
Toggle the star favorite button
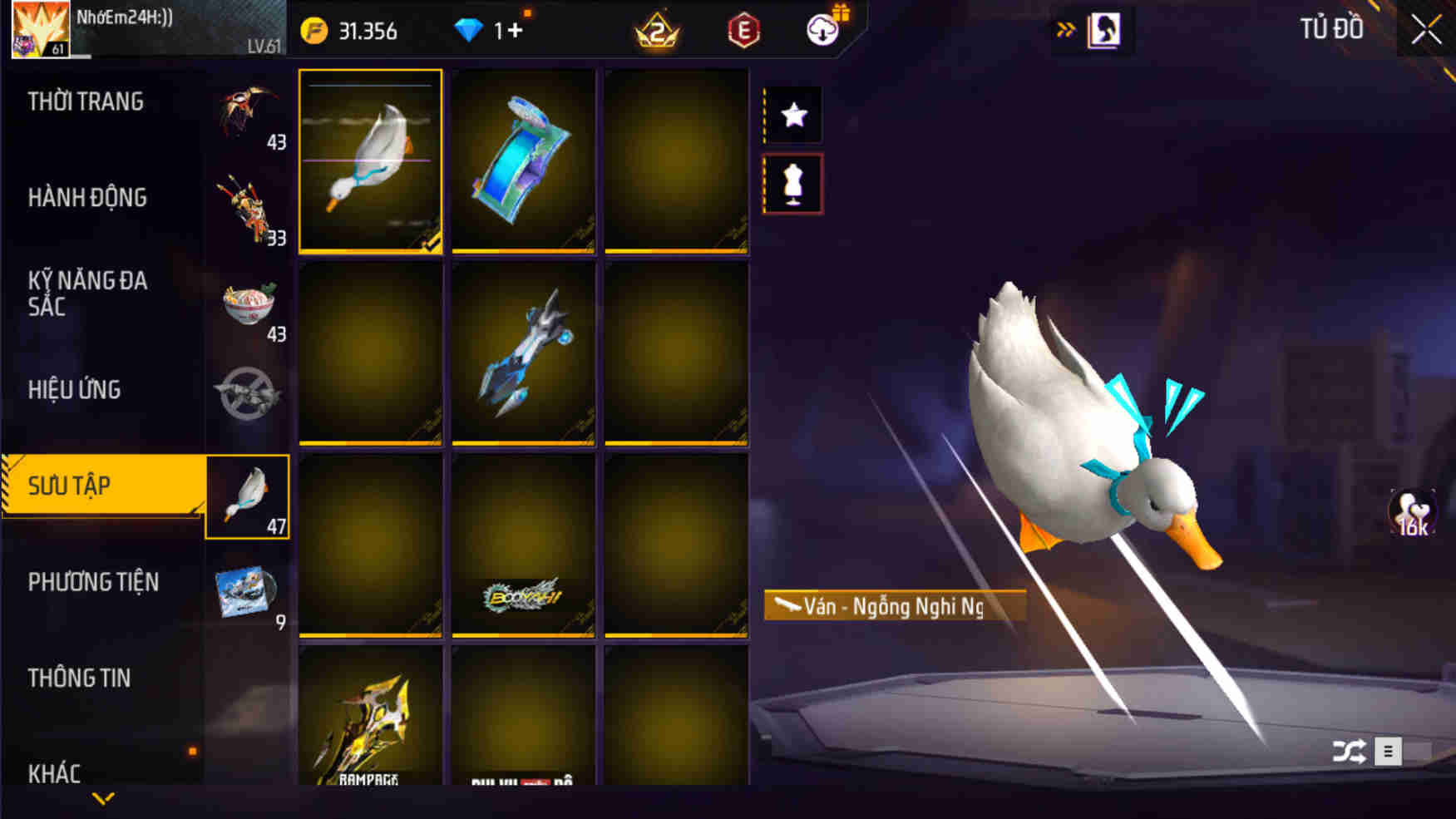click(x=795, y=114)
